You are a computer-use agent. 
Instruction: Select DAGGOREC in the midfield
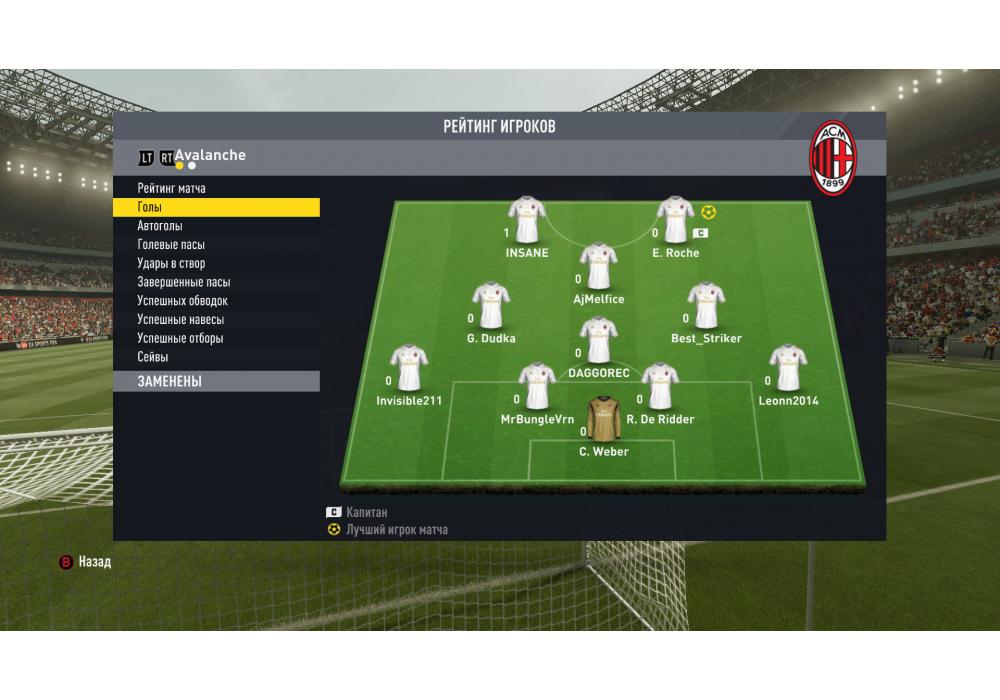pos(598,341)
